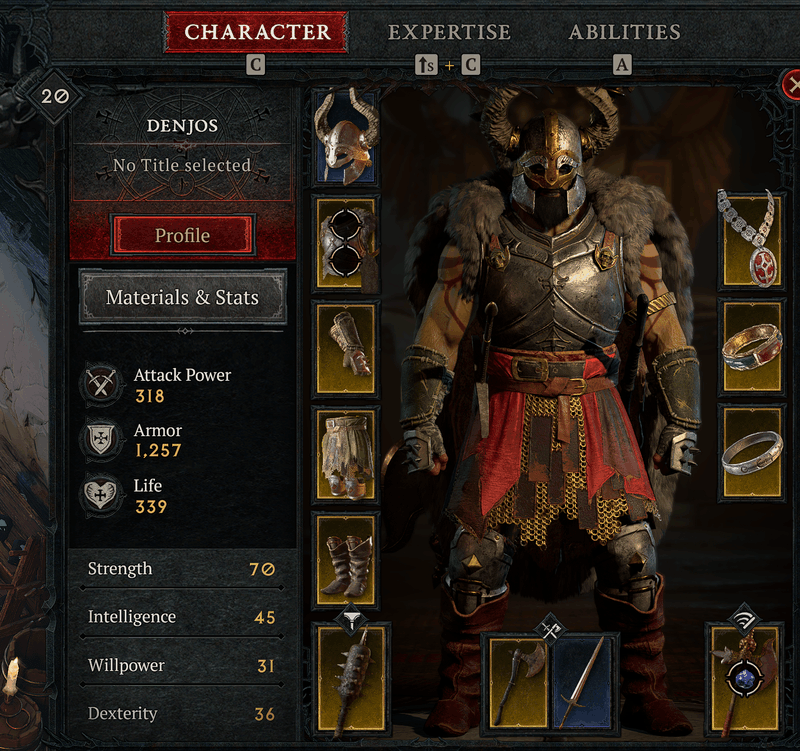This screenshot has width=800, height=751.
Task: Select the axe weapon slot
Action: [519, 682]
